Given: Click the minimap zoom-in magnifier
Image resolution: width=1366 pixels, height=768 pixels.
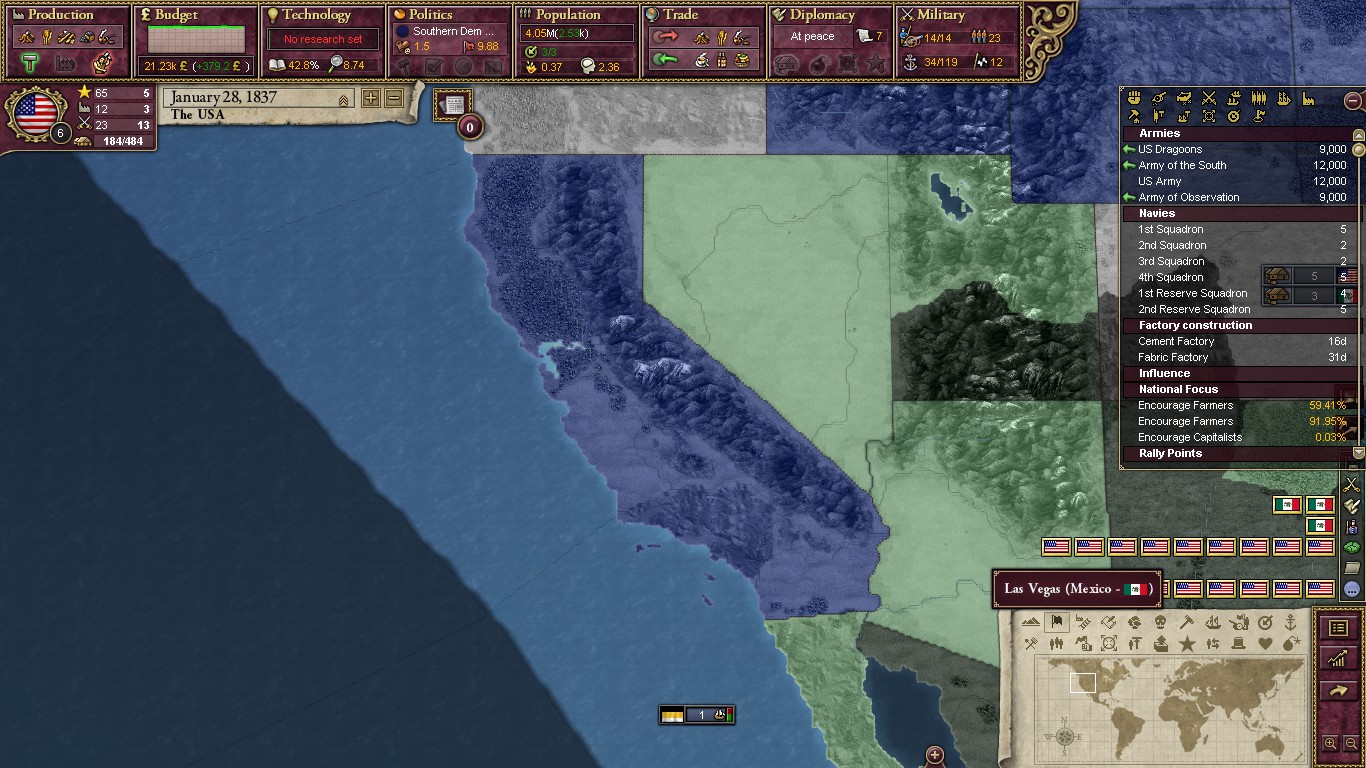Looking at the screenshot, I should [x=1331, y=743].
